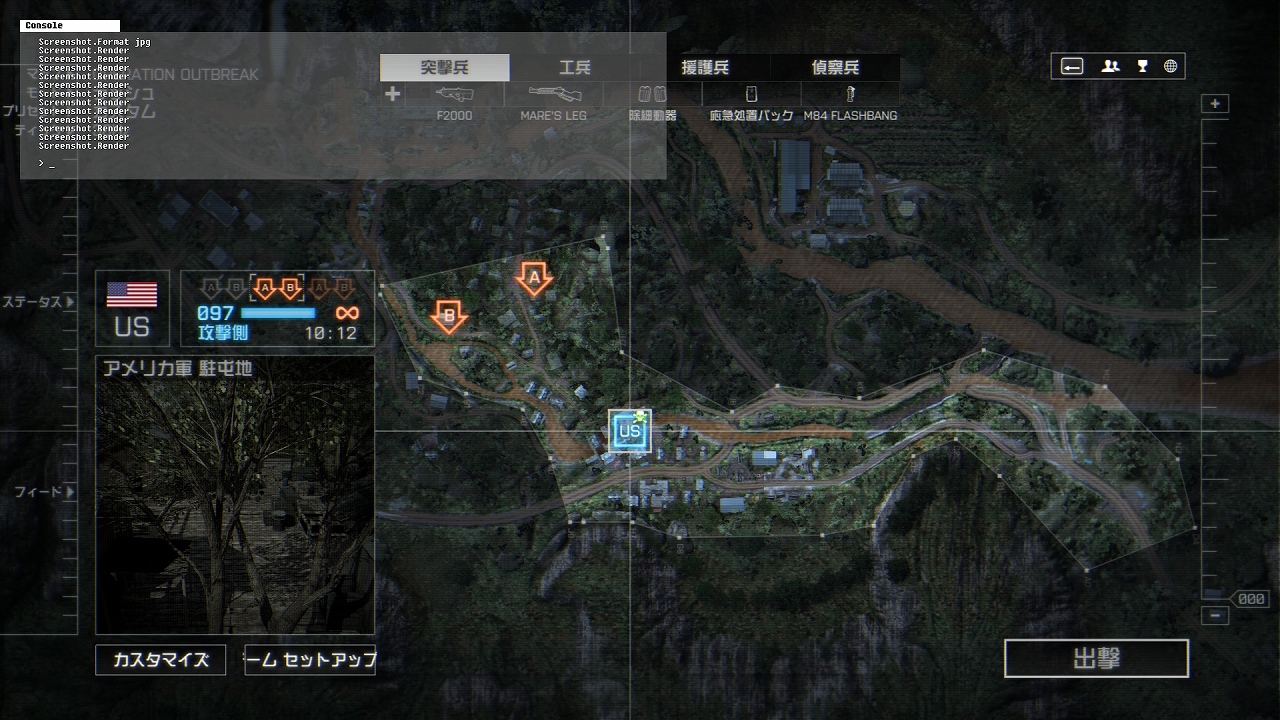Open the カスタマイズ loadout menu
The width and height of the screenshot is (1280, 720).
(160, 660)
